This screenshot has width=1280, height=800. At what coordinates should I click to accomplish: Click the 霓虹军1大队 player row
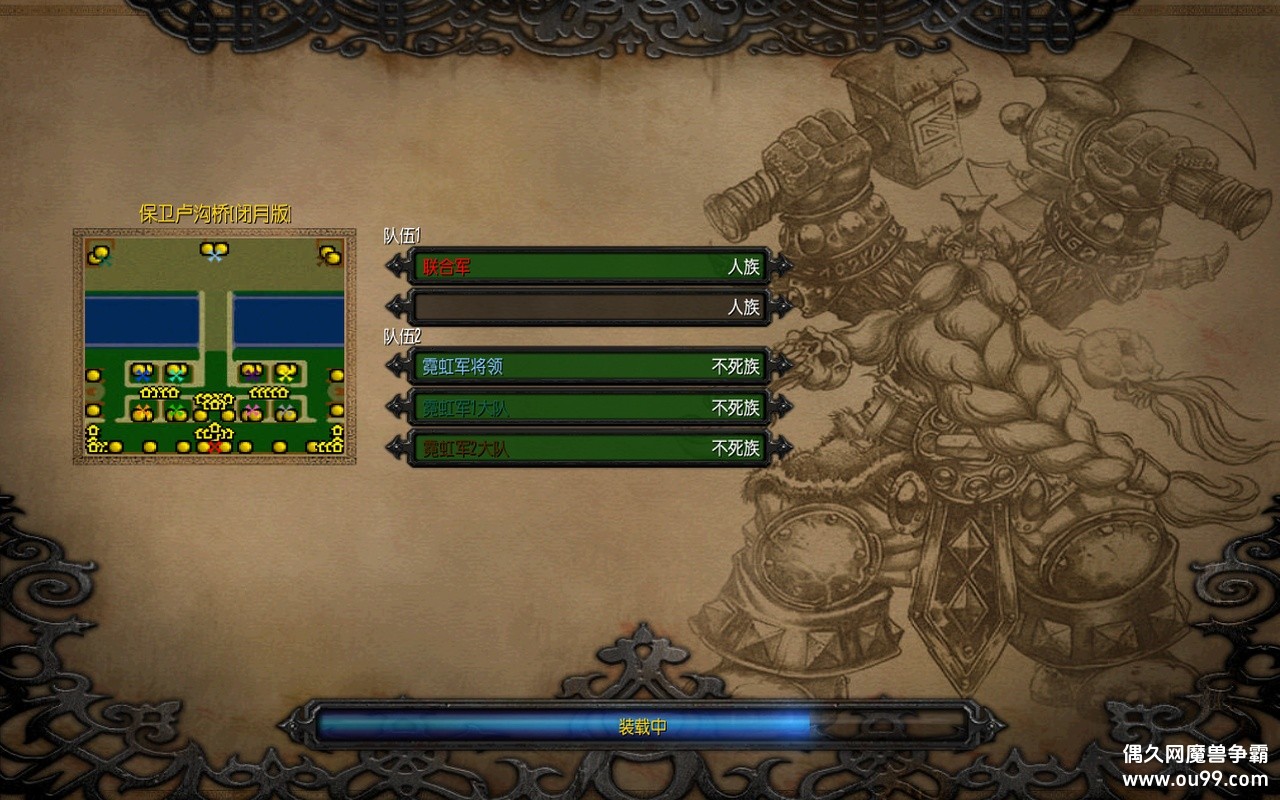590,408
